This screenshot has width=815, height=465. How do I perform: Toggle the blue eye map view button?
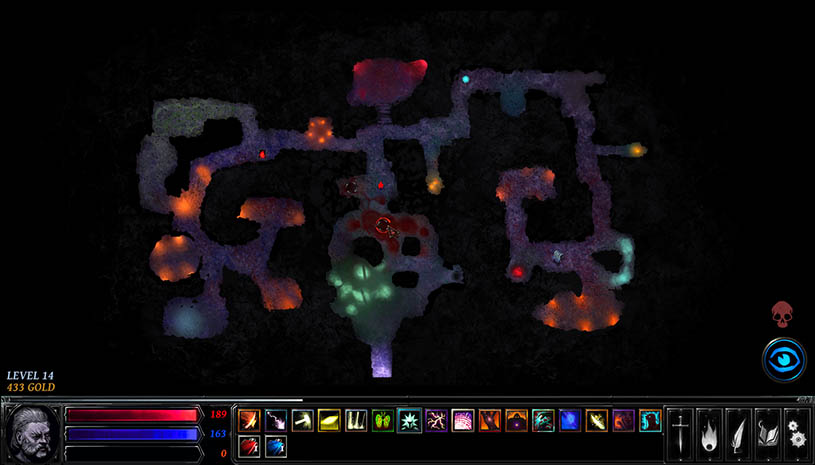click(783, 359)
